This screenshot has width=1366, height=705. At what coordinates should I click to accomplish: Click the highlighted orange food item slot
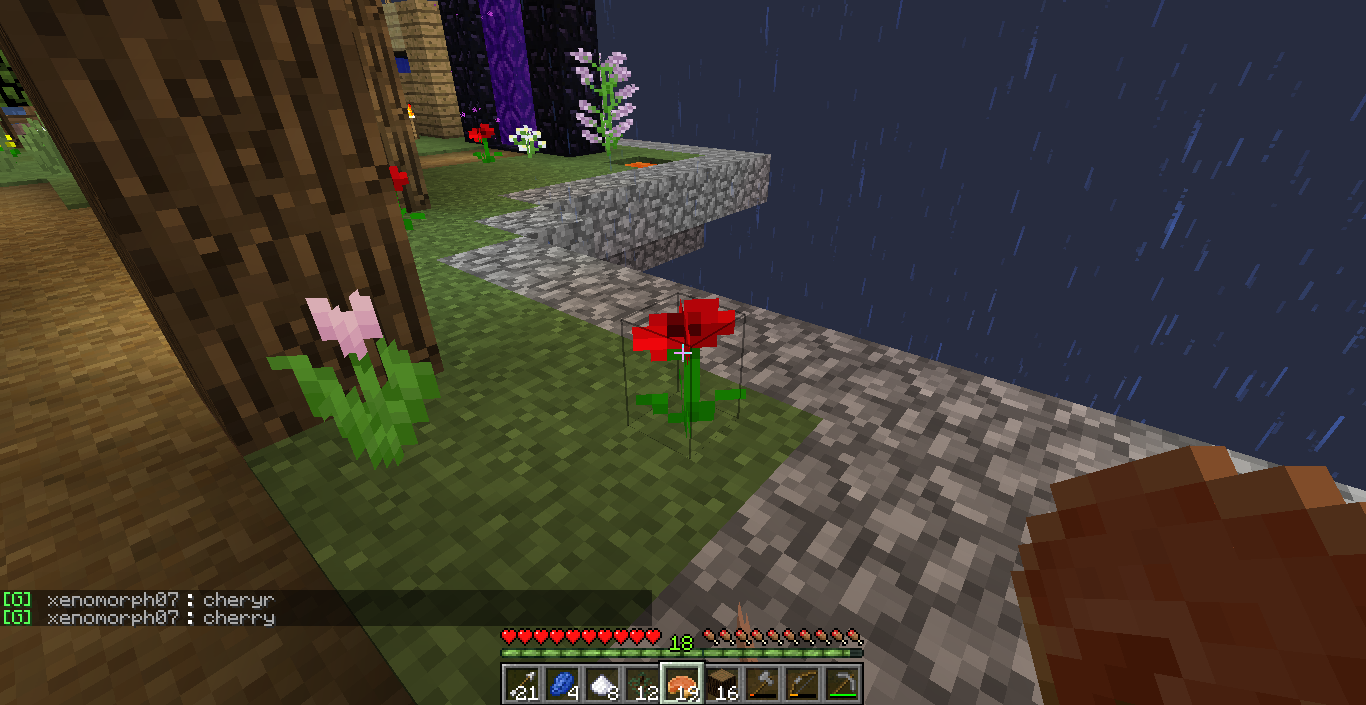coord(682,684)
